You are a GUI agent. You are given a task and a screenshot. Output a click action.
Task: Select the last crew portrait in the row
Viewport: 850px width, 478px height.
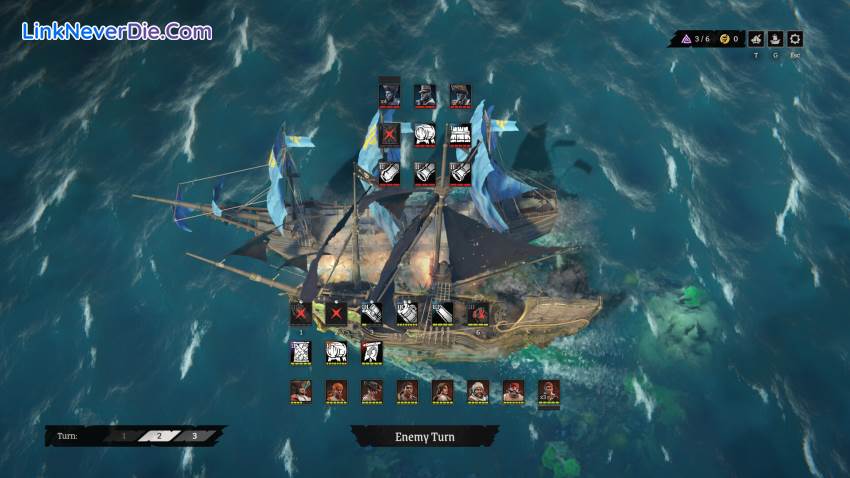point(549,391)
